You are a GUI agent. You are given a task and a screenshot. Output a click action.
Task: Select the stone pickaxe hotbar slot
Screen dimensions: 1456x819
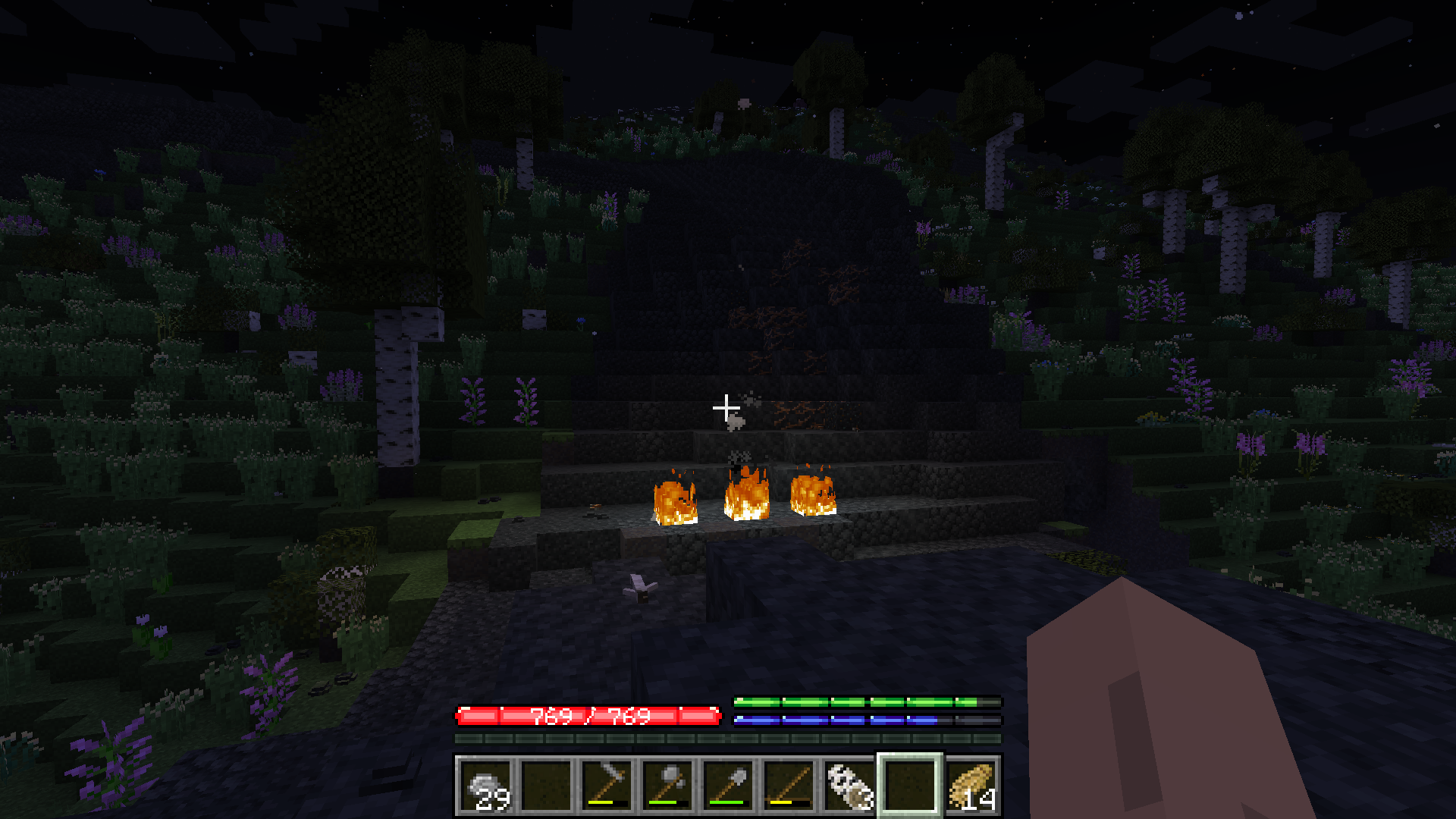coord(607,786)
